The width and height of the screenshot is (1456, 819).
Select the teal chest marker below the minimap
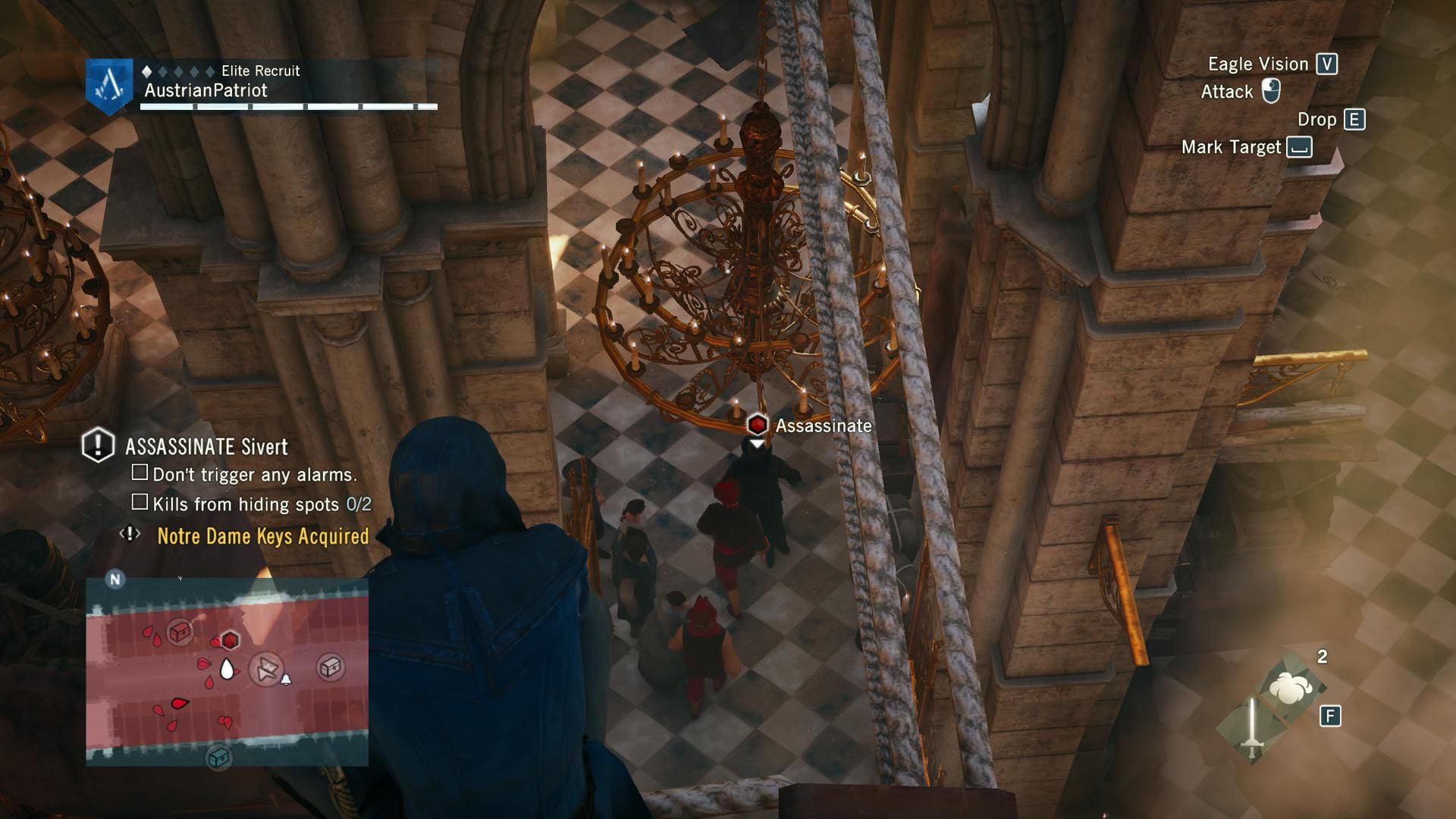(x=219, y=757)
